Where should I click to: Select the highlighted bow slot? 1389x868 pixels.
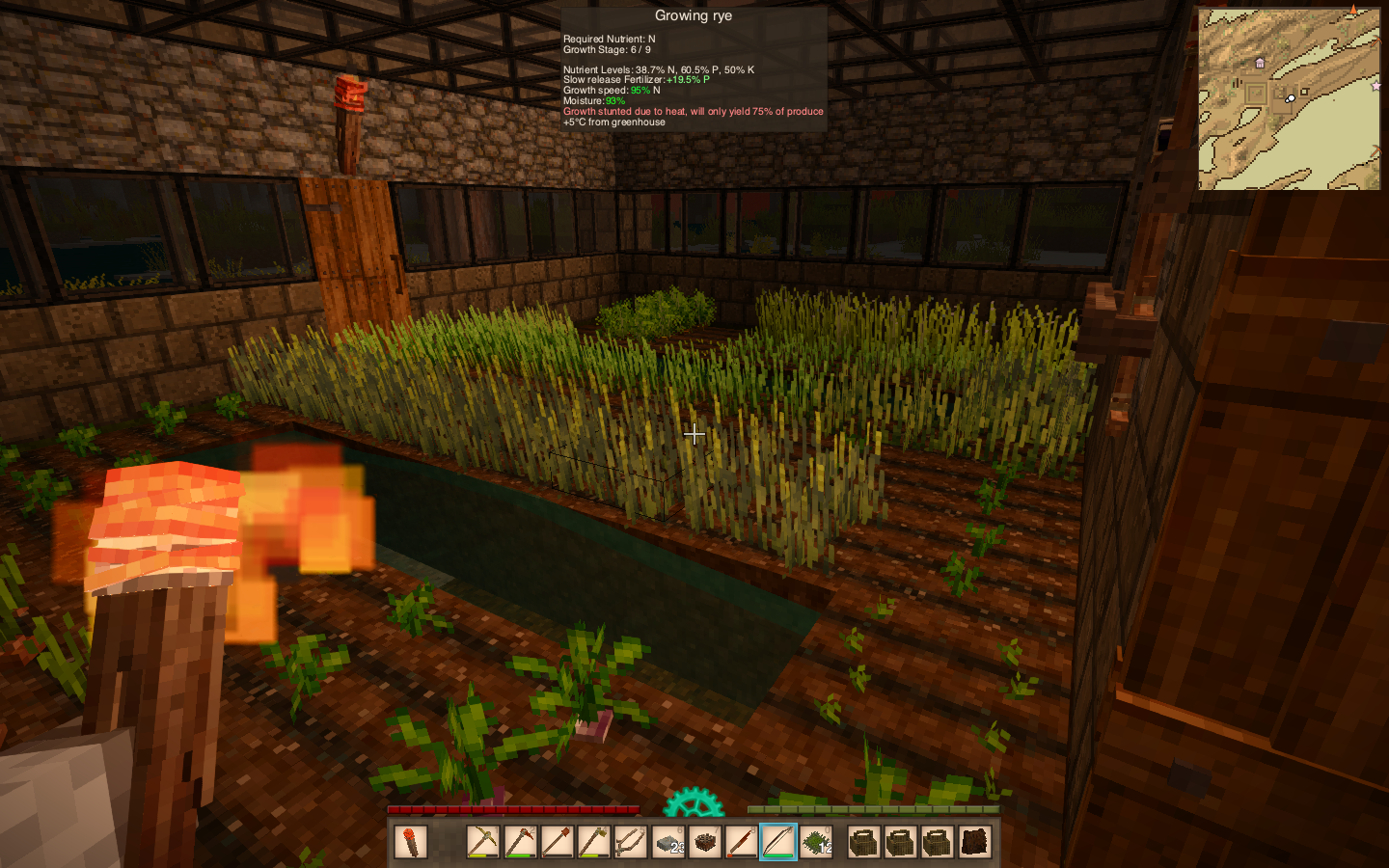[x=778, y=842]
